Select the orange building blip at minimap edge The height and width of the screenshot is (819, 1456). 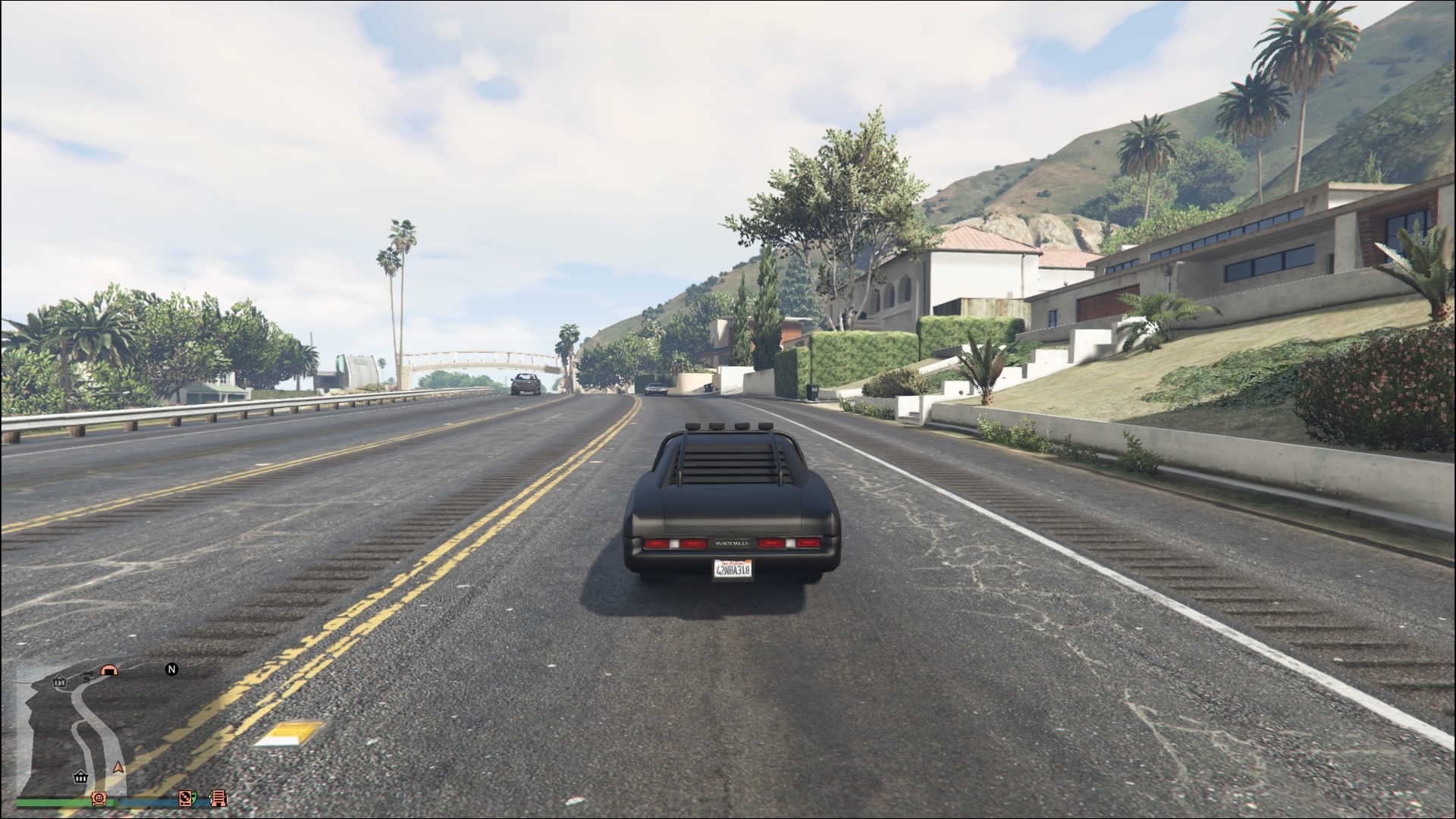click(218, 798)
